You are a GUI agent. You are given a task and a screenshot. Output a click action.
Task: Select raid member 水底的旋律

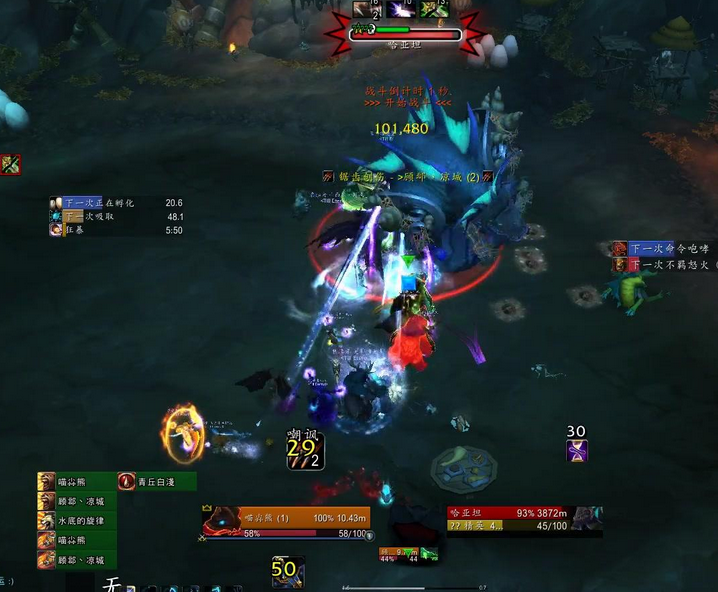click(77, 521)
